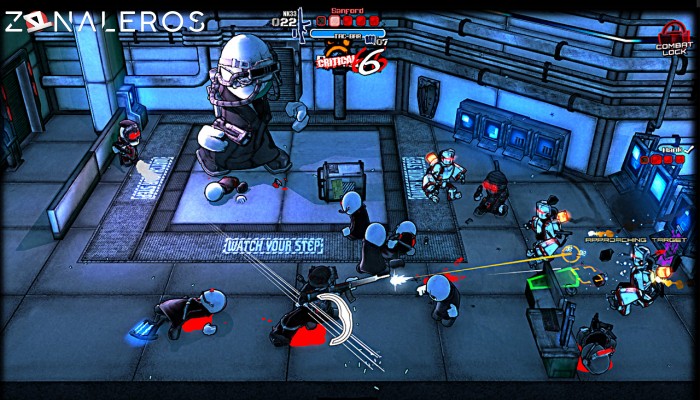Open the Zonaleros watermark logo

coord(103,21)
